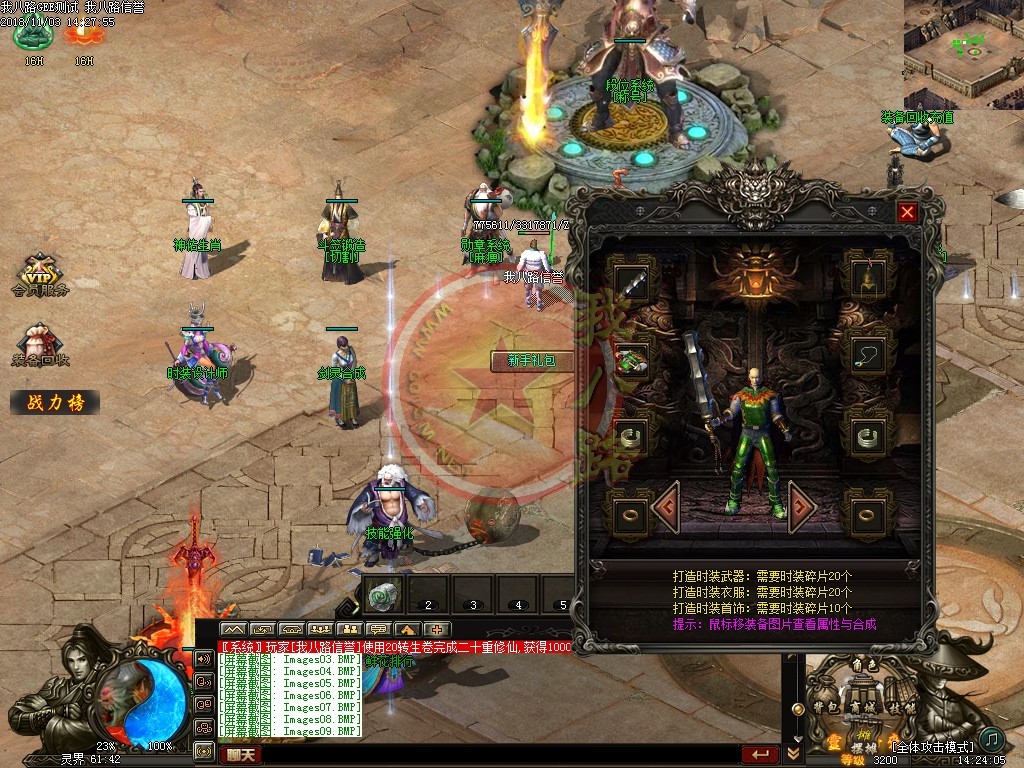Open the VIP 会员服务 member service

[41, 276]
